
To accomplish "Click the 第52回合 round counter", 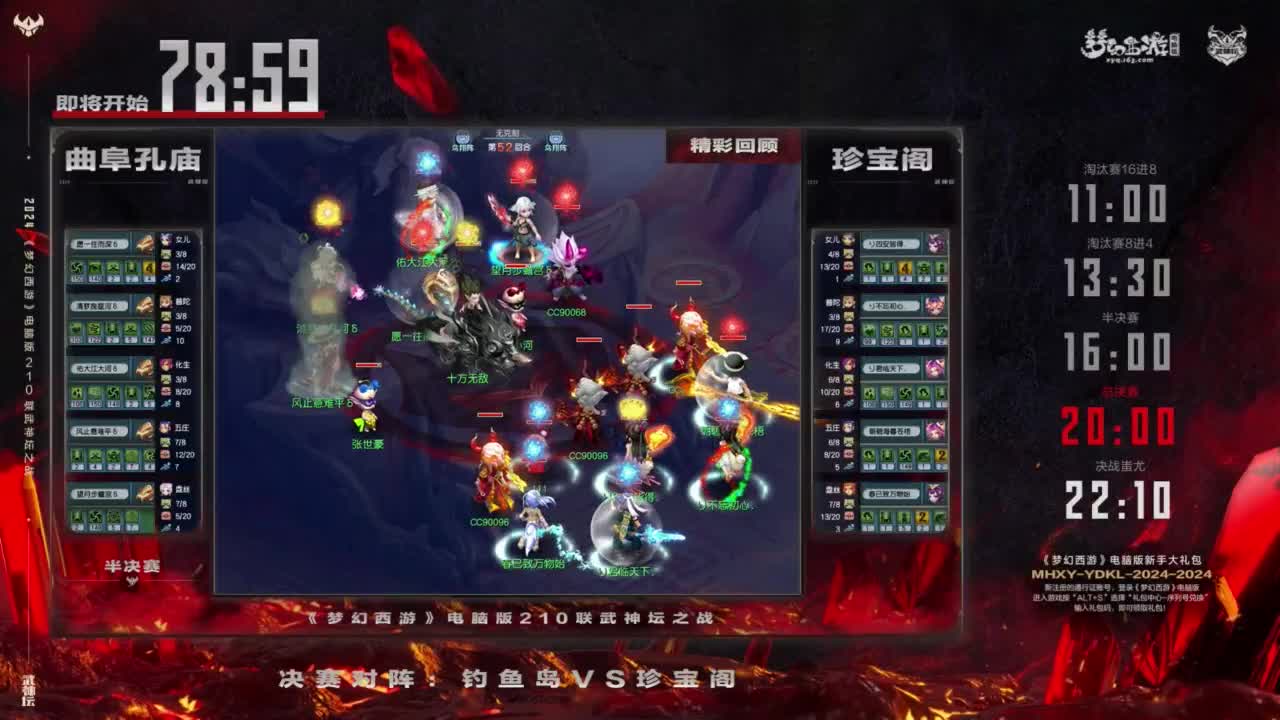I will (508, 146).
